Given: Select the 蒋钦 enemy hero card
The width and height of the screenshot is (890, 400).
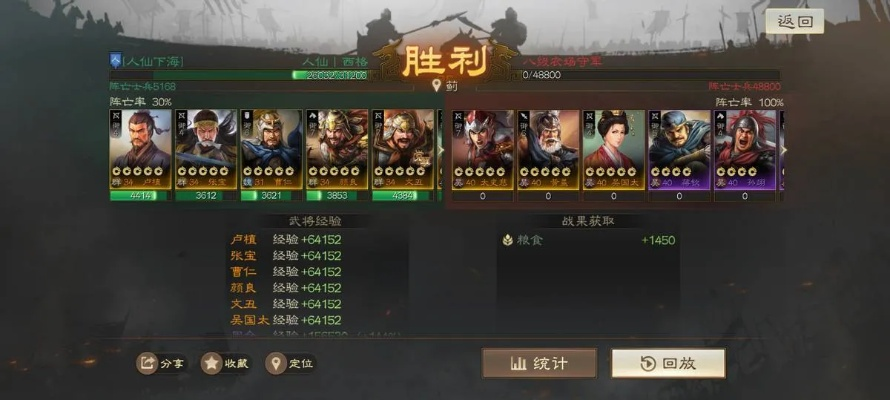Looking at the screenshot, I should (679, 148).
